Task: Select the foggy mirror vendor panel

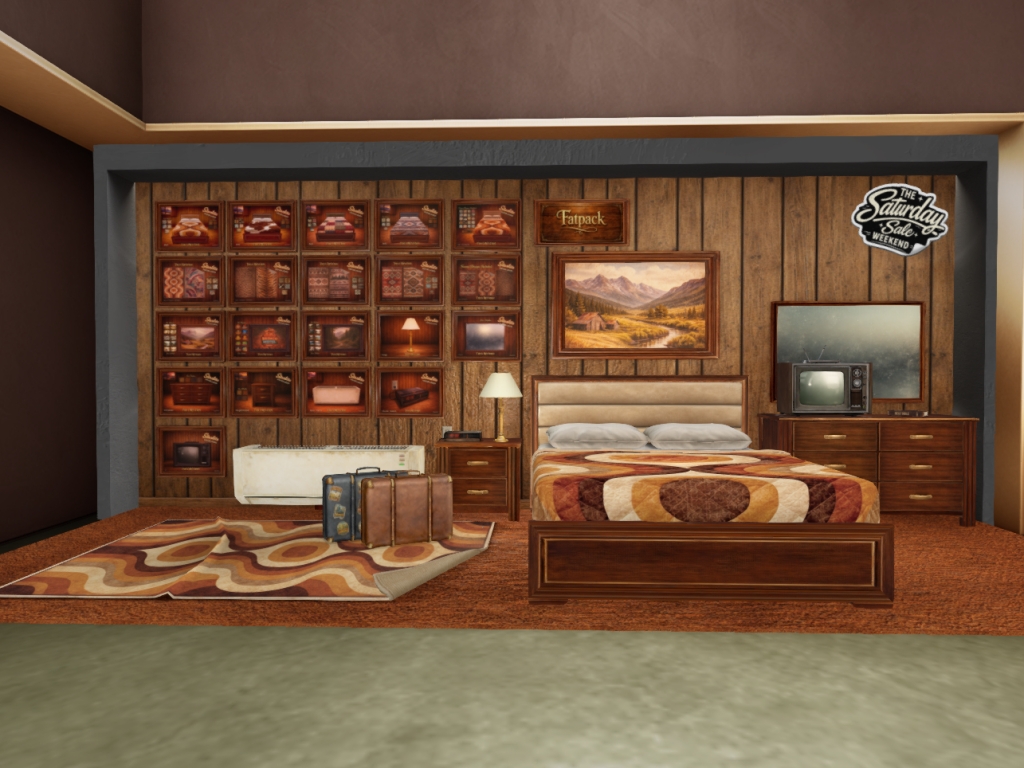Action: (486, 335)
